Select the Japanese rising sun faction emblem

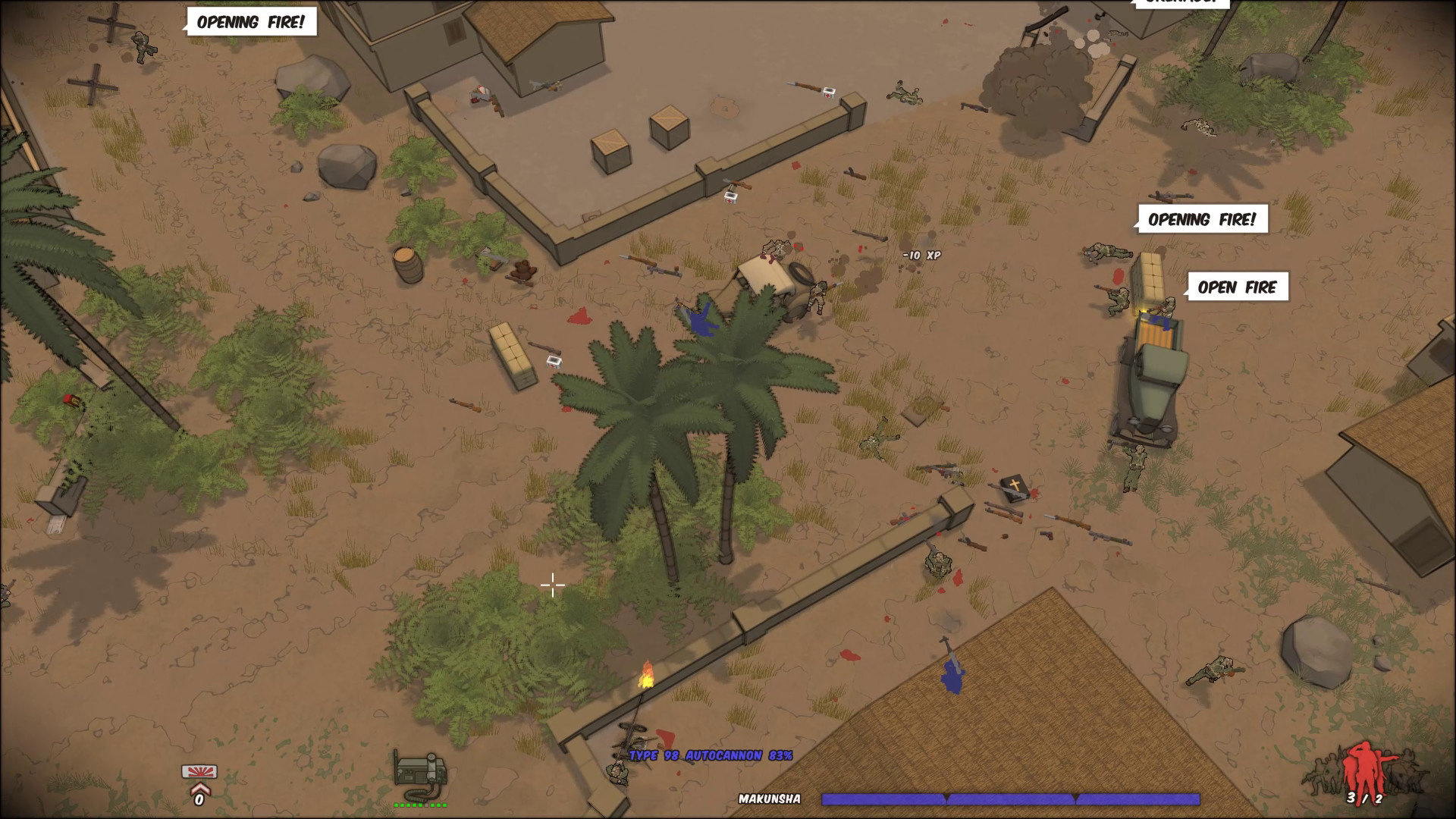198,771
